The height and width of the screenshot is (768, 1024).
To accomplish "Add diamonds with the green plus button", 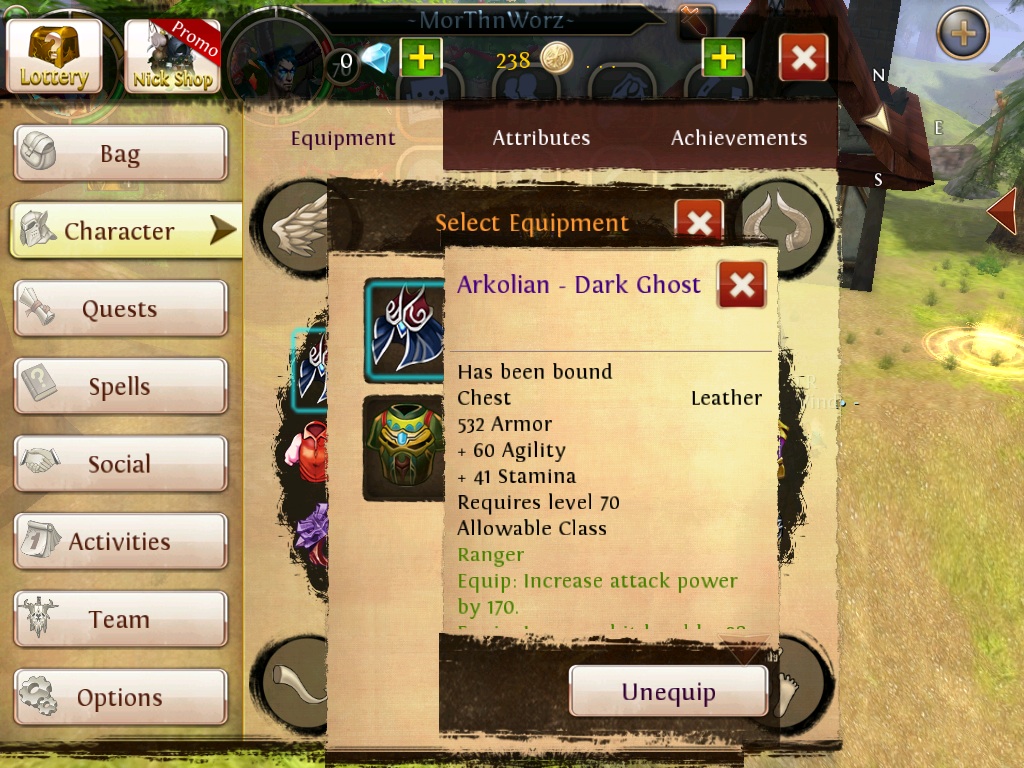I will click(421, 58).
